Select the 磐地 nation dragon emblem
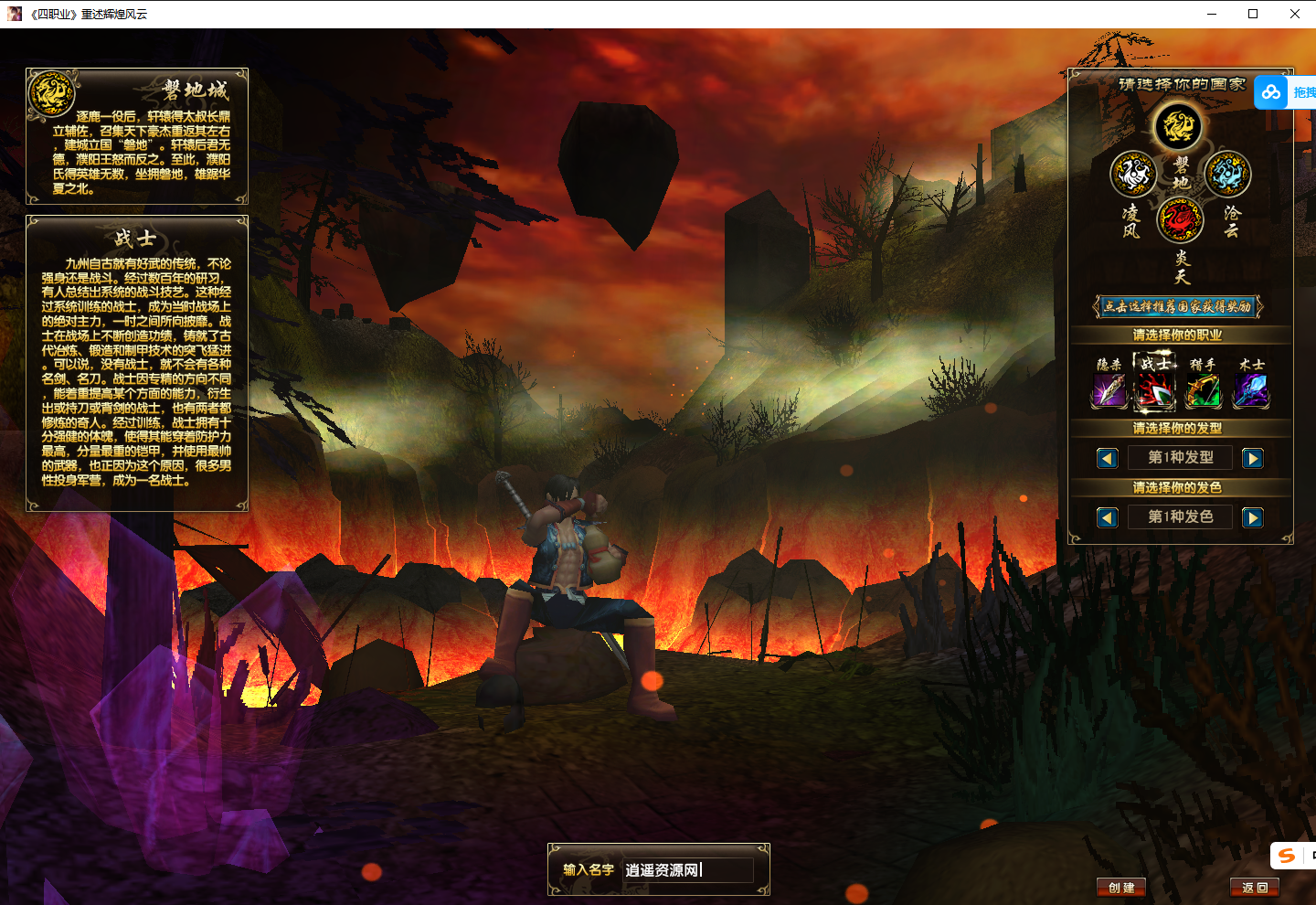Viewport: 1316px width, 905px height. coord(1179,127)
